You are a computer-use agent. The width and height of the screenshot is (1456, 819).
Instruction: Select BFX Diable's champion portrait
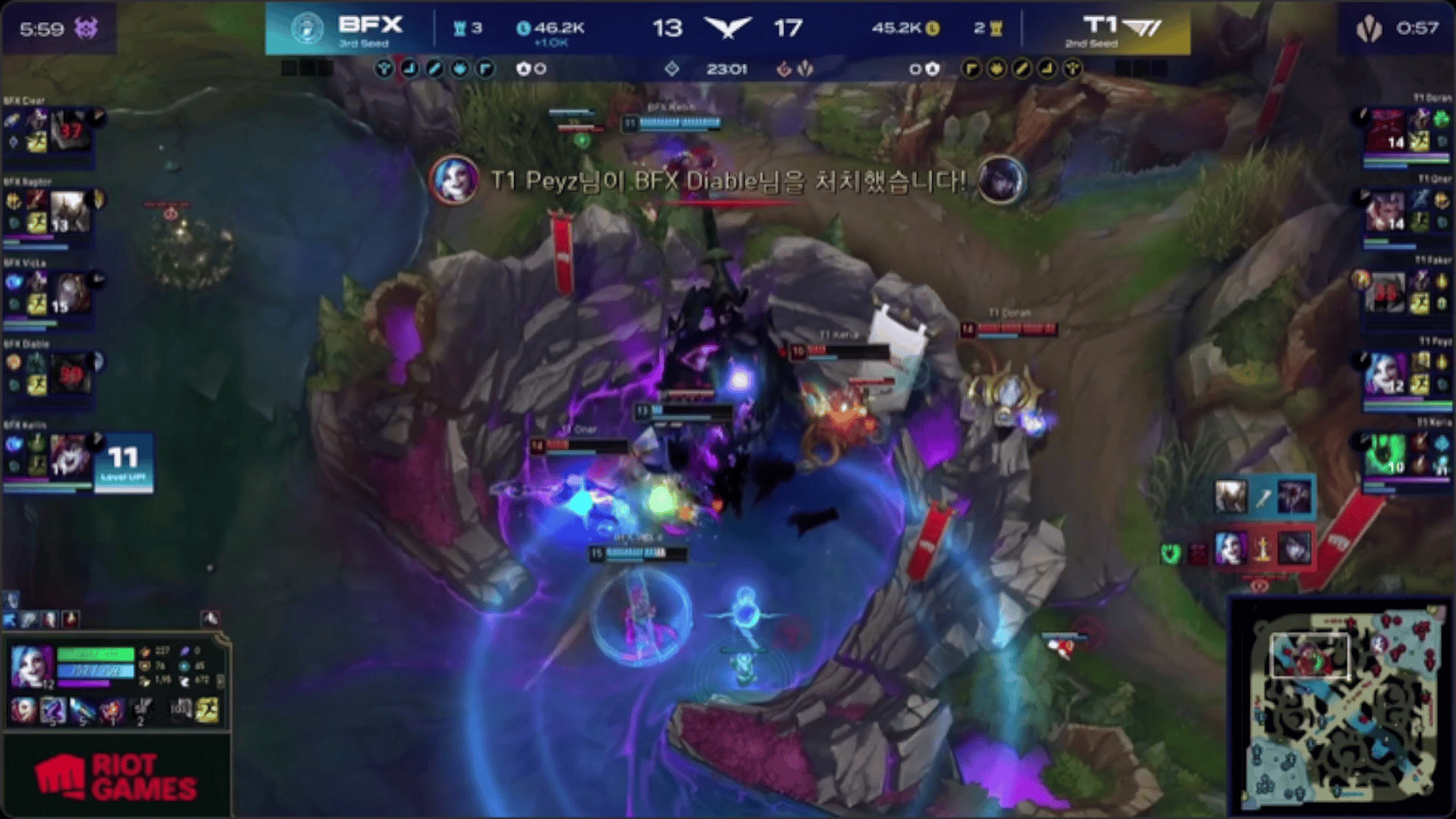tap(71, 374)
